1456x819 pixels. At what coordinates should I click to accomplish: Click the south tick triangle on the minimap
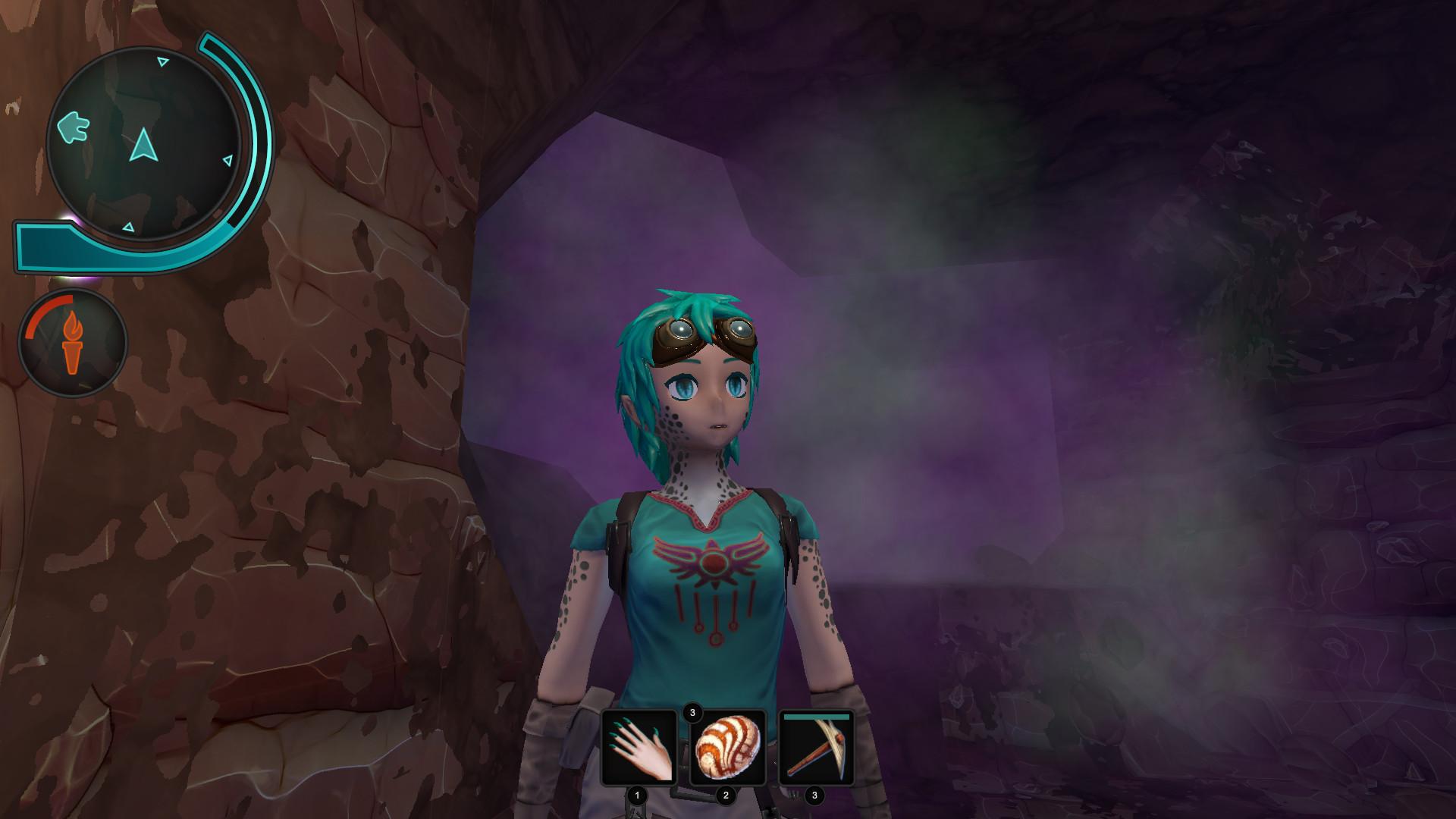(x=128, y=228)
